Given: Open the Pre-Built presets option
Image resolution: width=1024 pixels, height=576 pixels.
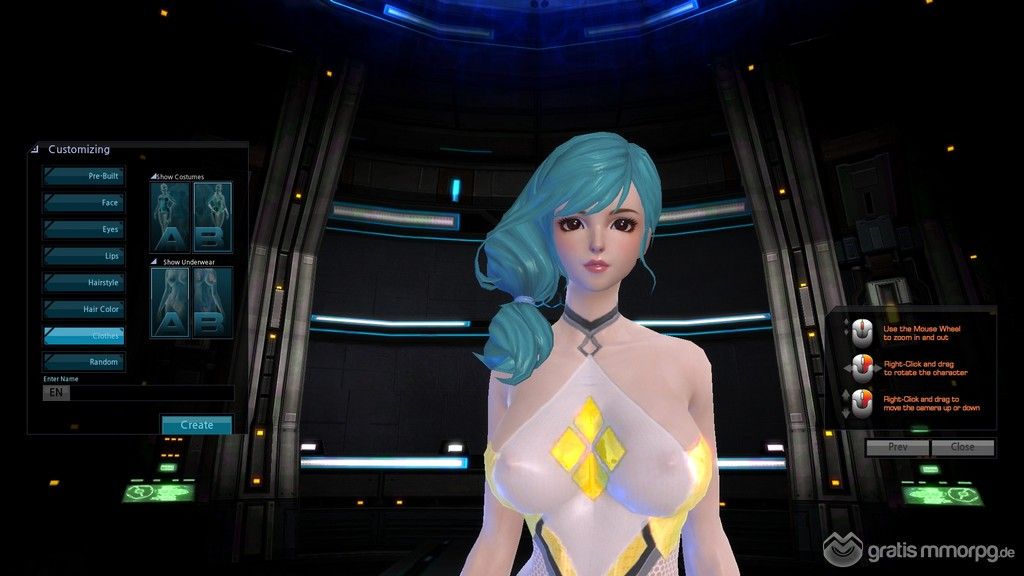Looking at the screenshot, I should tap(84, 176).
